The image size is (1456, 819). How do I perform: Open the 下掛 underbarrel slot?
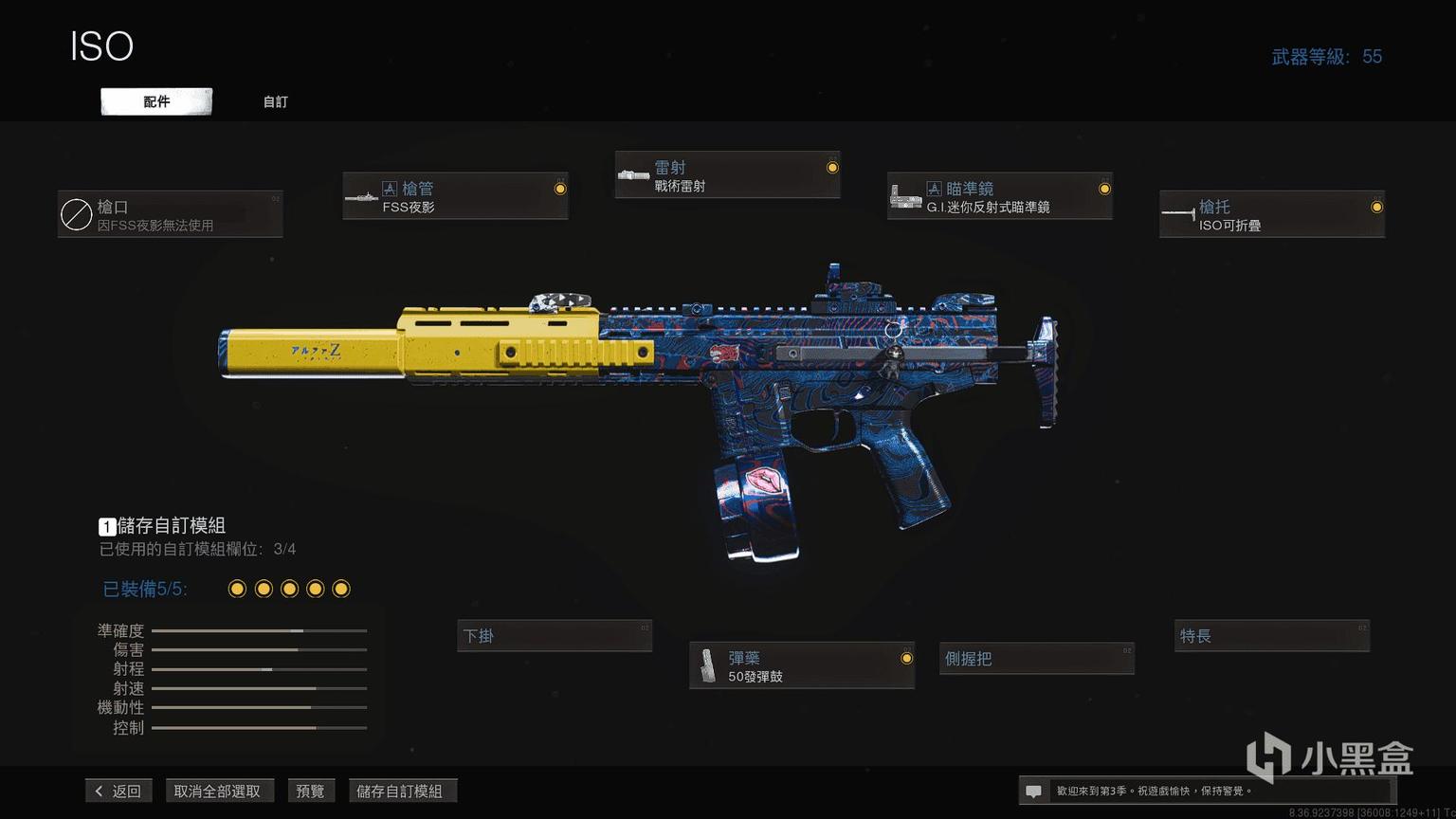[555, 636]
